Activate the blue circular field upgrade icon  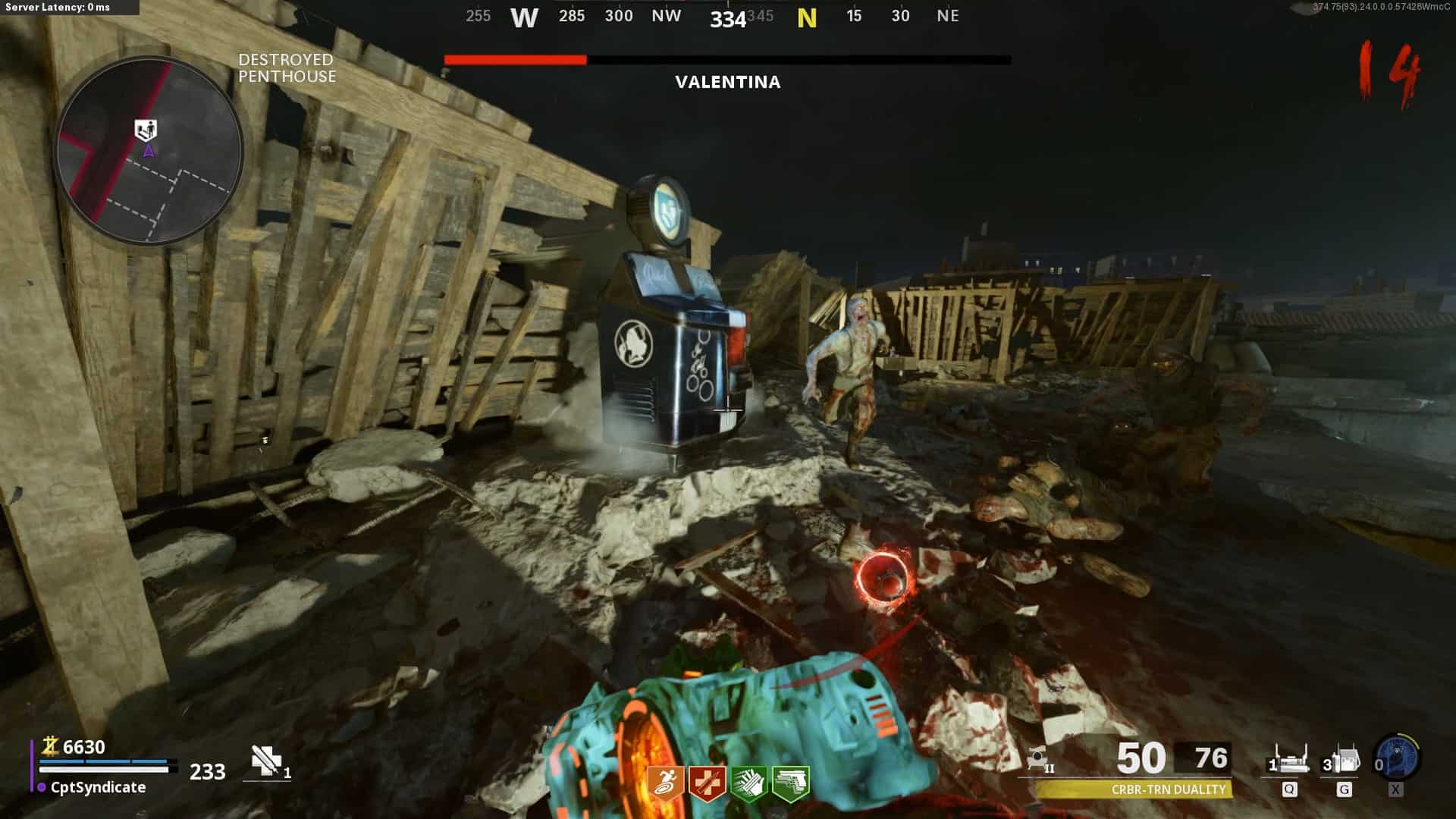tap(1397, 758)
